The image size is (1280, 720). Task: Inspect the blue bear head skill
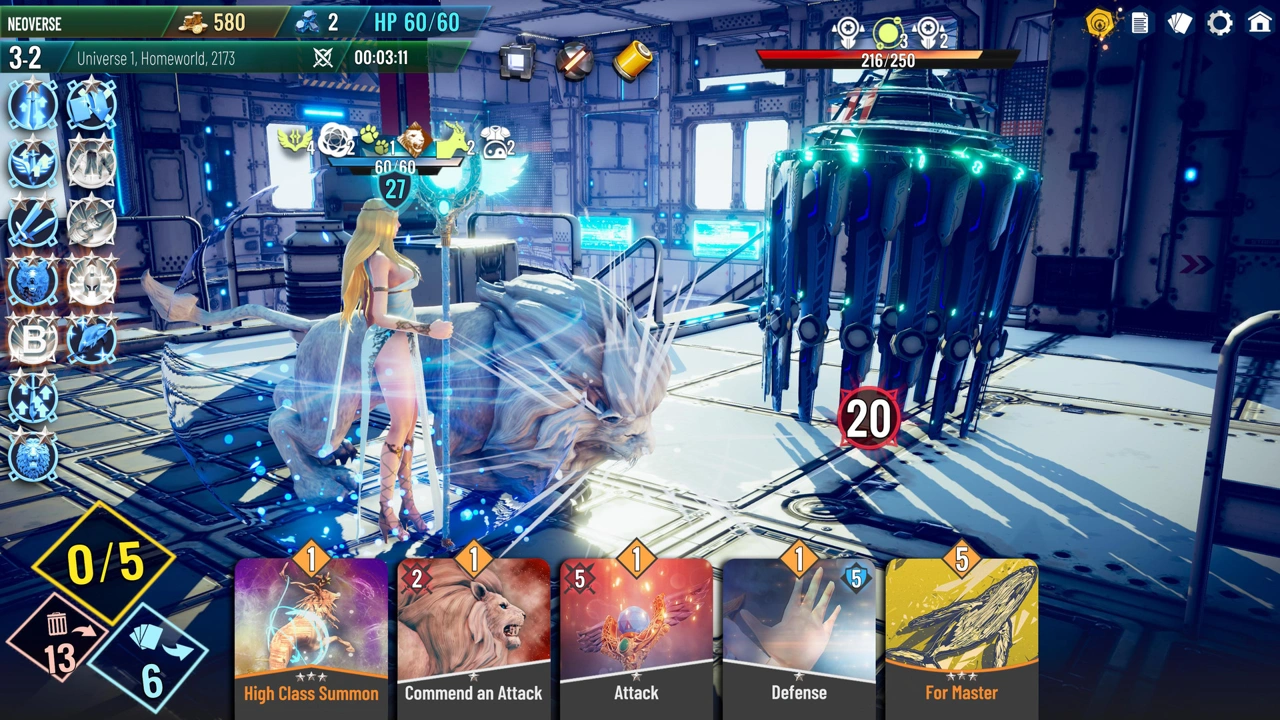[33, 281]
